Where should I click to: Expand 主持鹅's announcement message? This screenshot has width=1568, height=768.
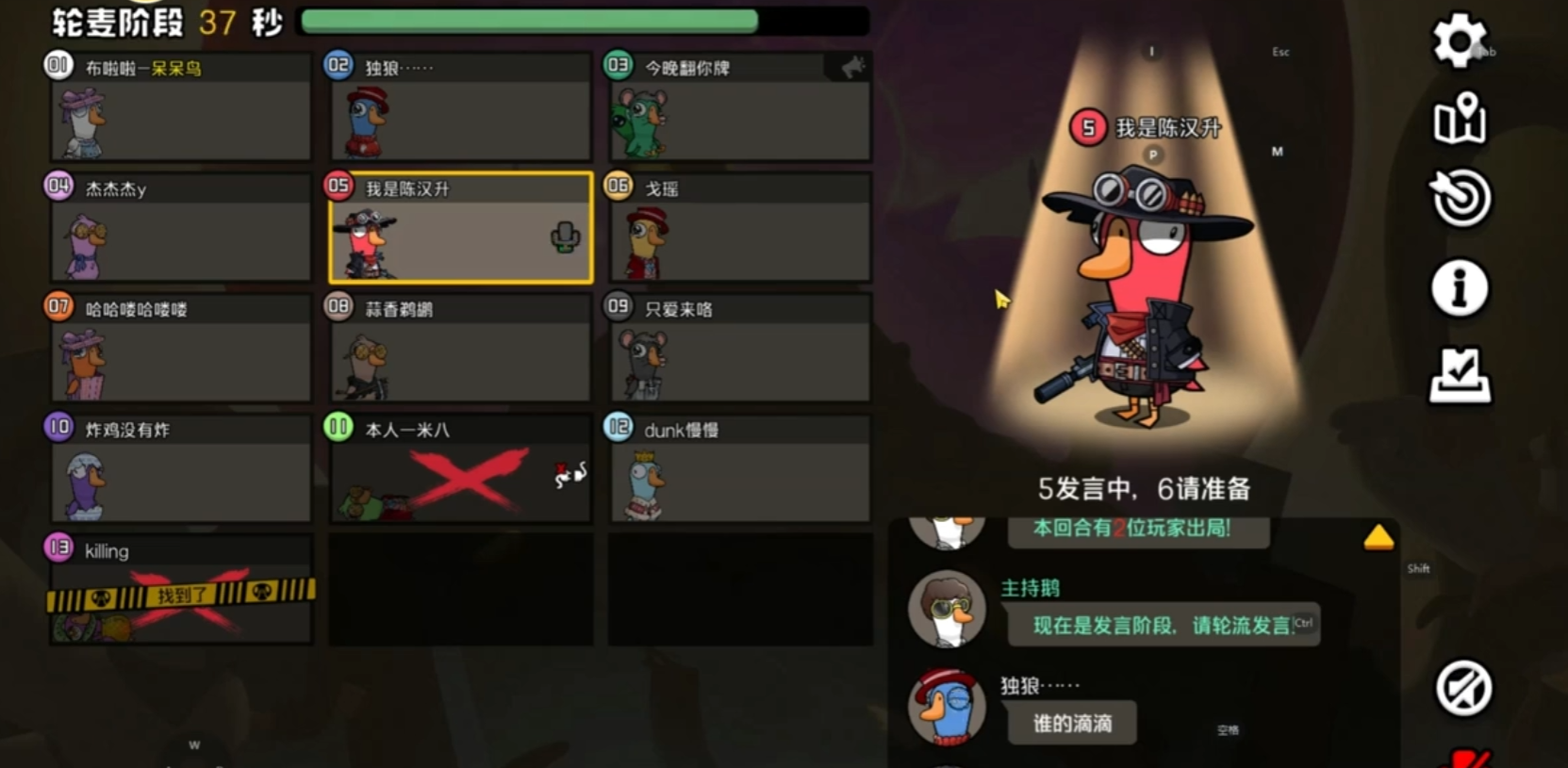point(1164,624)
